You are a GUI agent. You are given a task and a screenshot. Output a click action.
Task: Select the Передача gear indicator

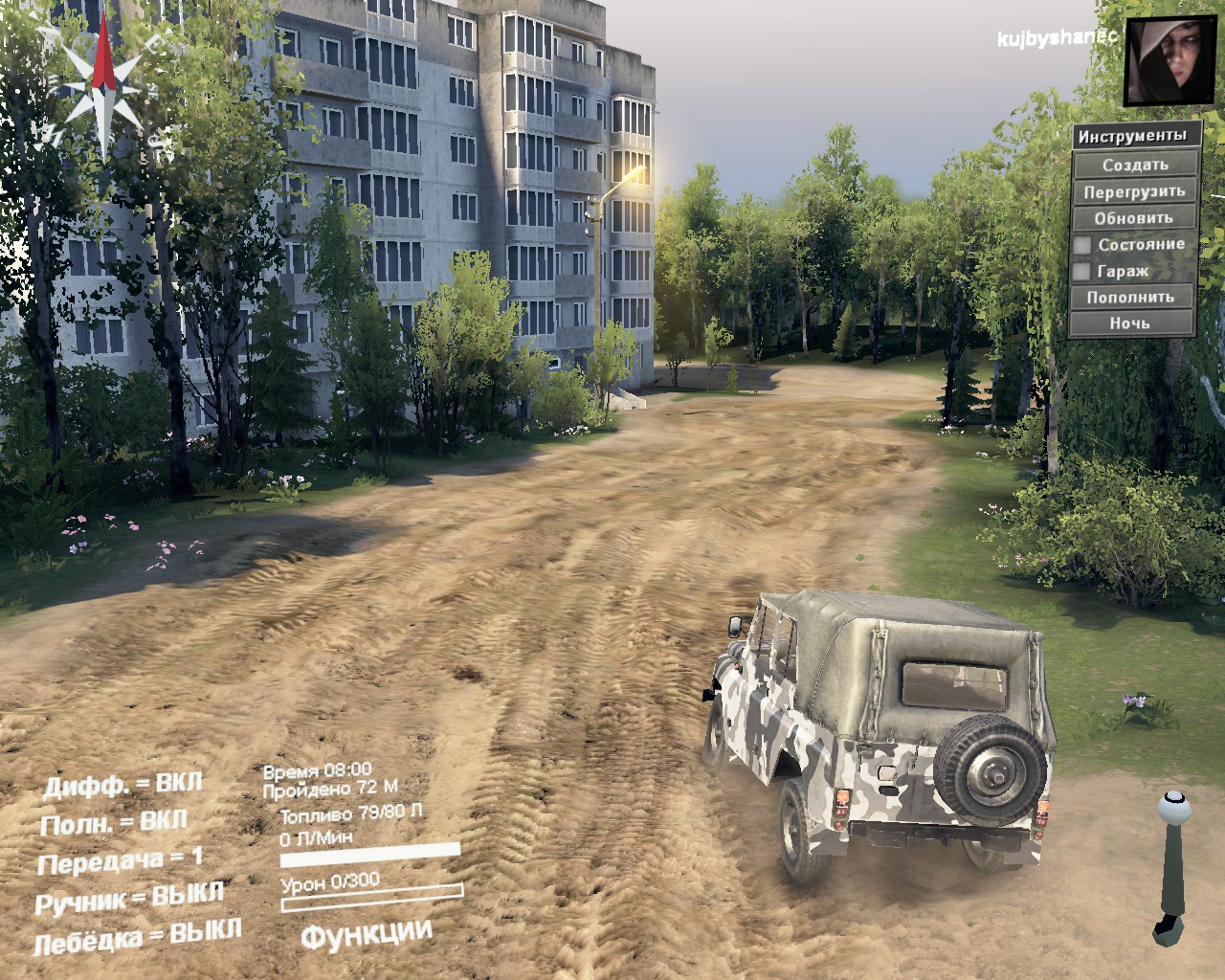pos(121,860)
